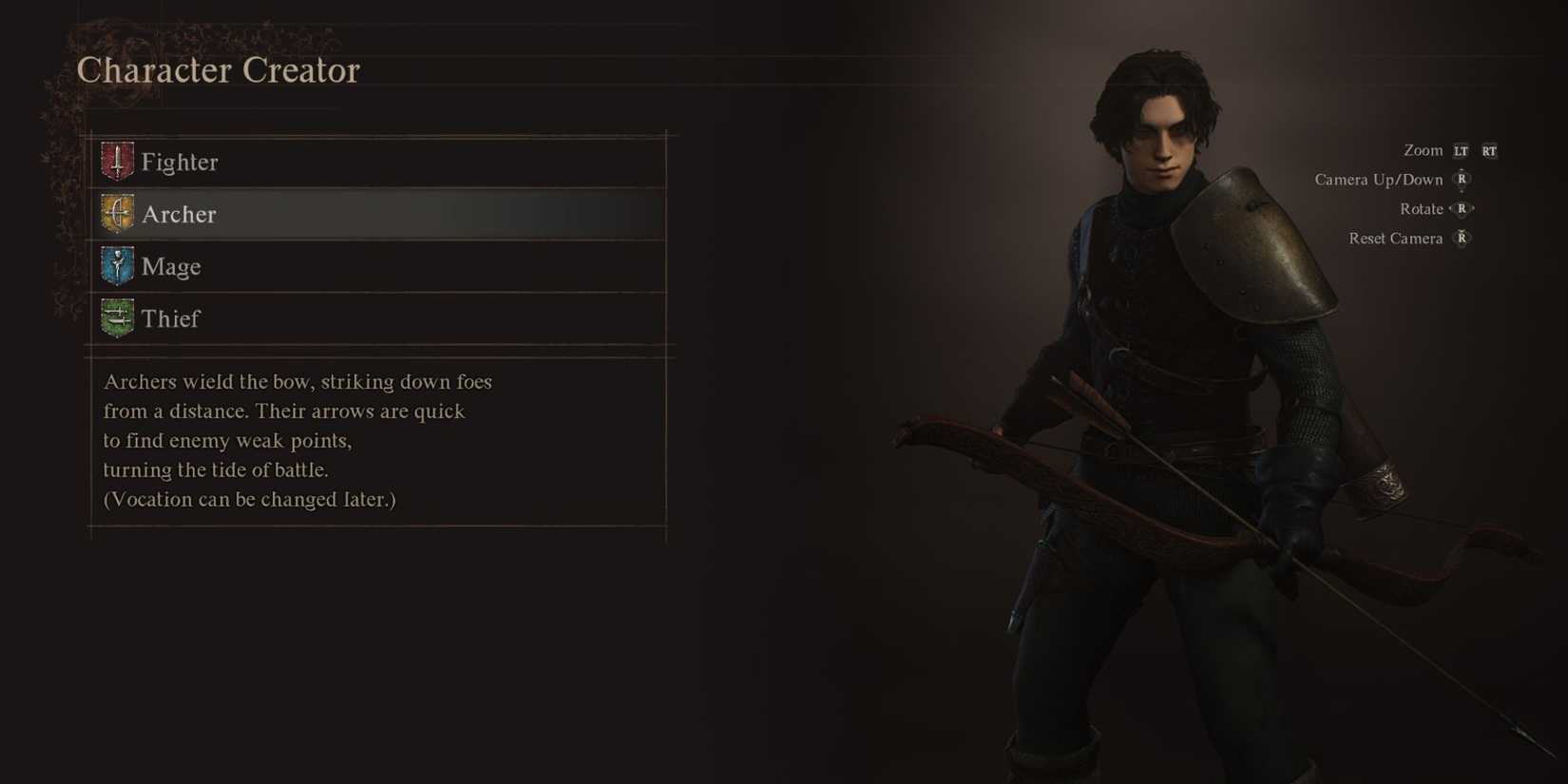Click the right arrow beside the Rotate stick

click(1474, 208)
